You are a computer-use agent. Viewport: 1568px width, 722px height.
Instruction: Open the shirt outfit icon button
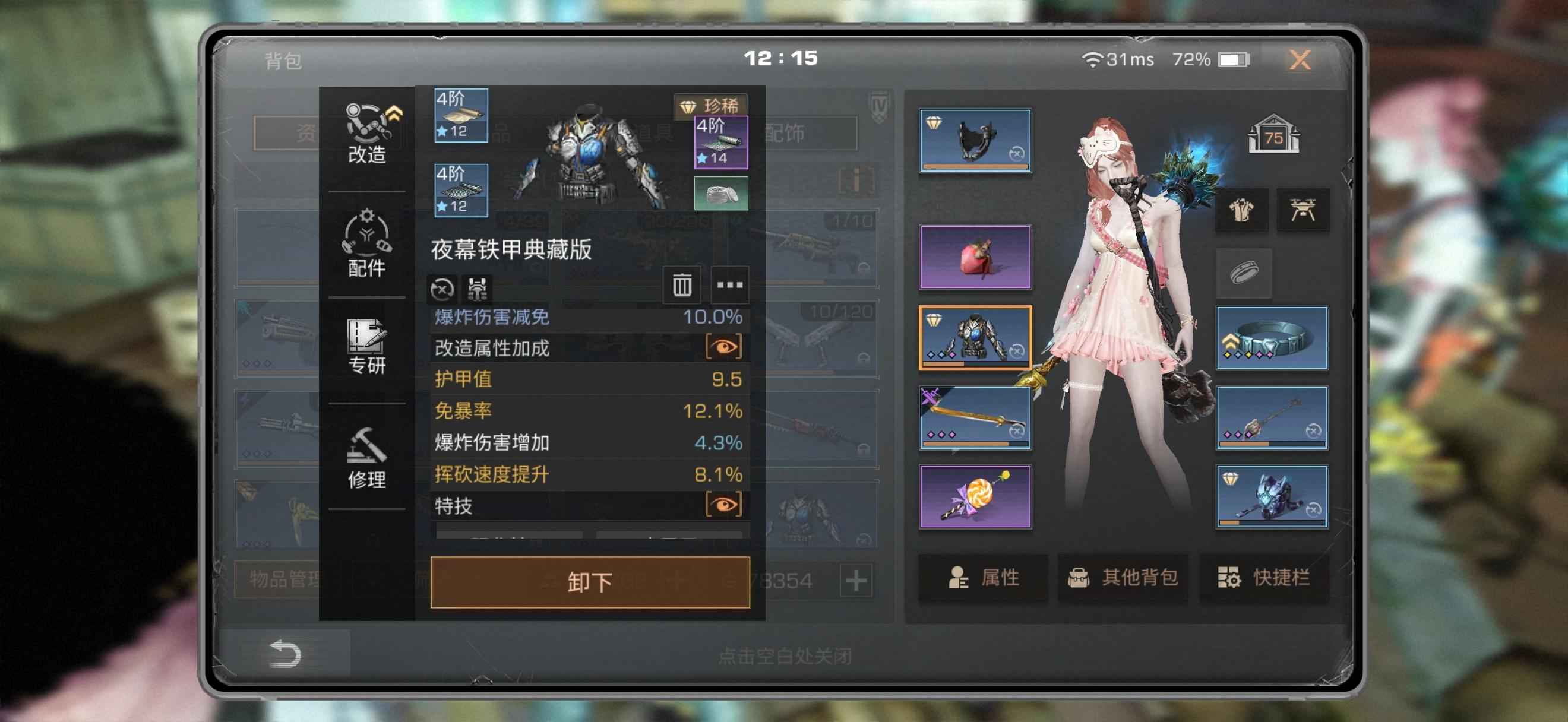tap(1241, 210)
